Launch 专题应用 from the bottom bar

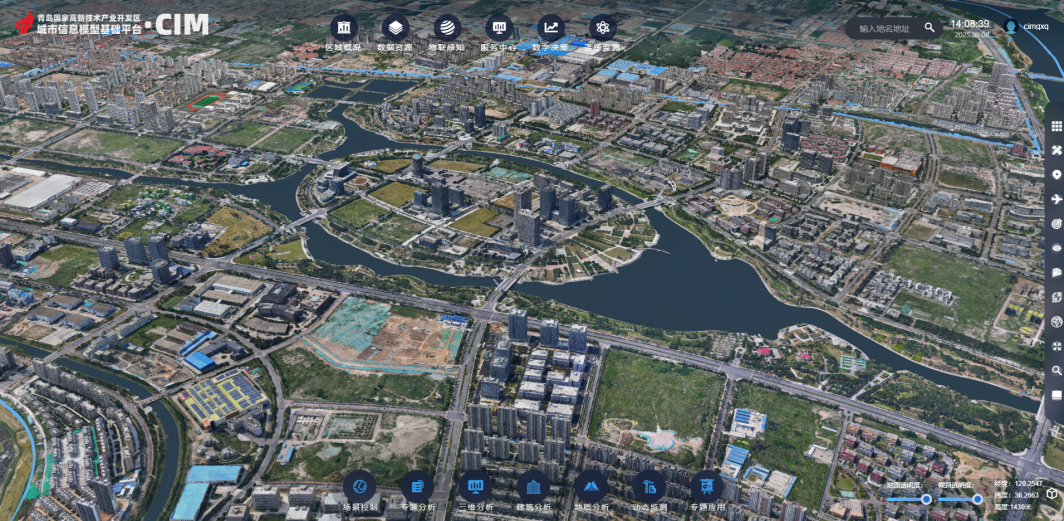tap(706, 487)
